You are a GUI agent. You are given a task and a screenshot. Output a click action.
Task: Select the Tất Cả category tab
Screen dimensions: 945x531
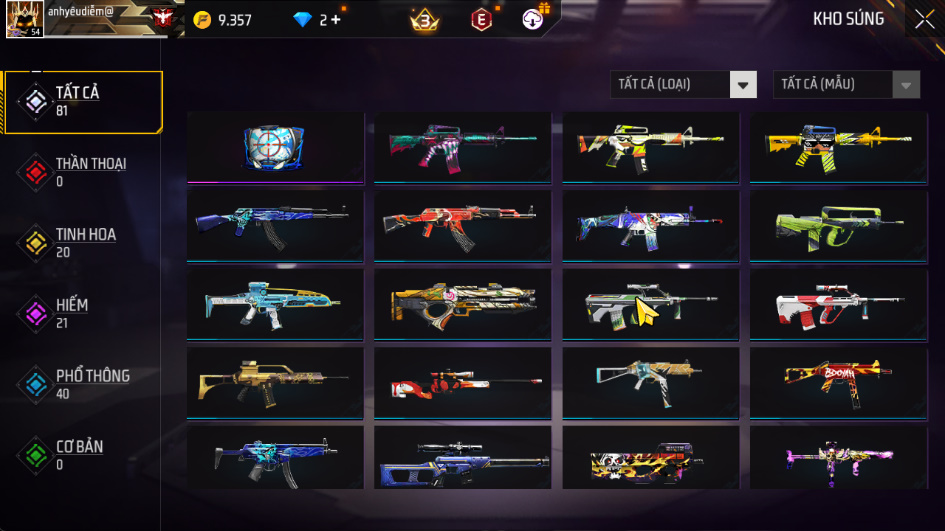click(82, 101)
